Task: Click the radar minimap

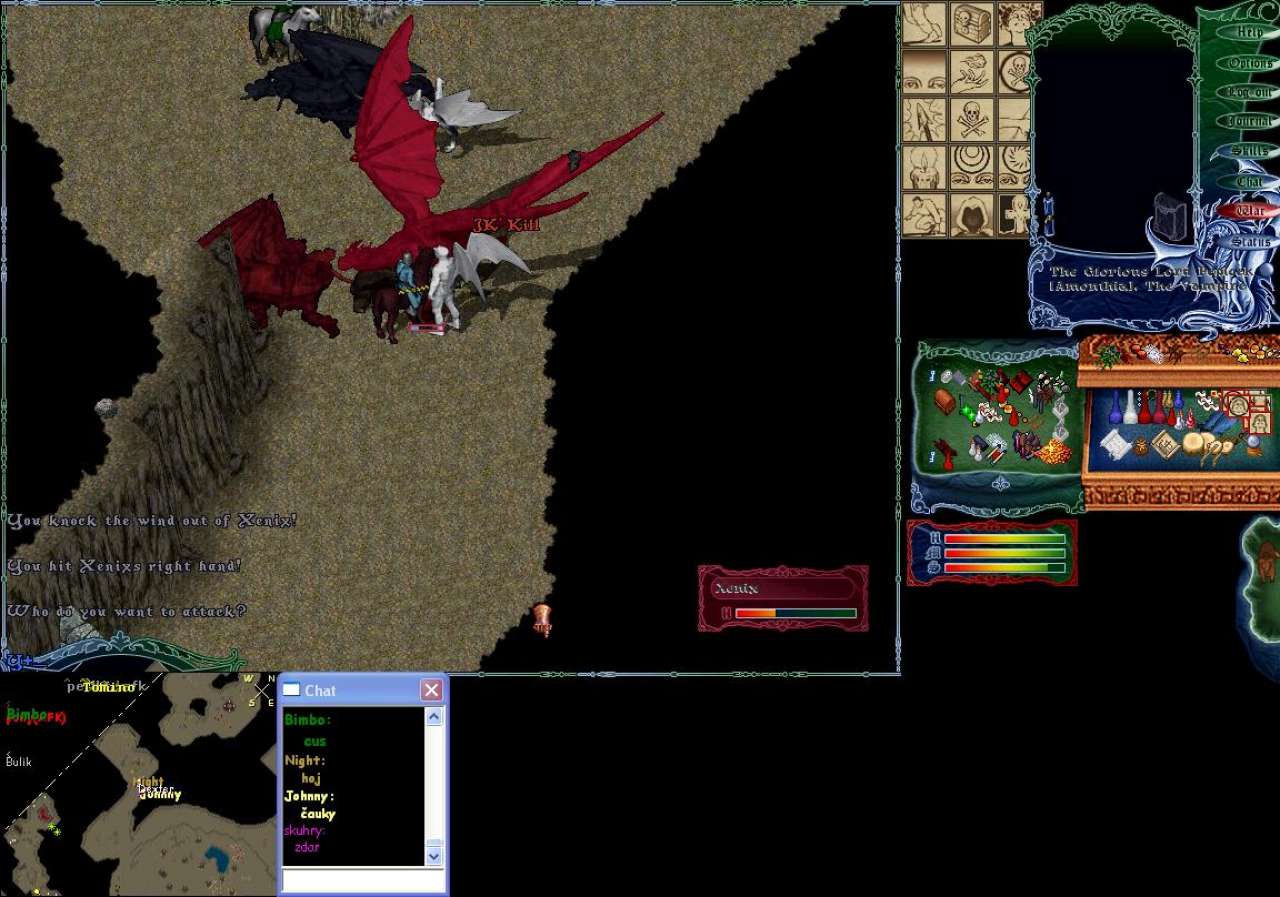Action: 138,784
